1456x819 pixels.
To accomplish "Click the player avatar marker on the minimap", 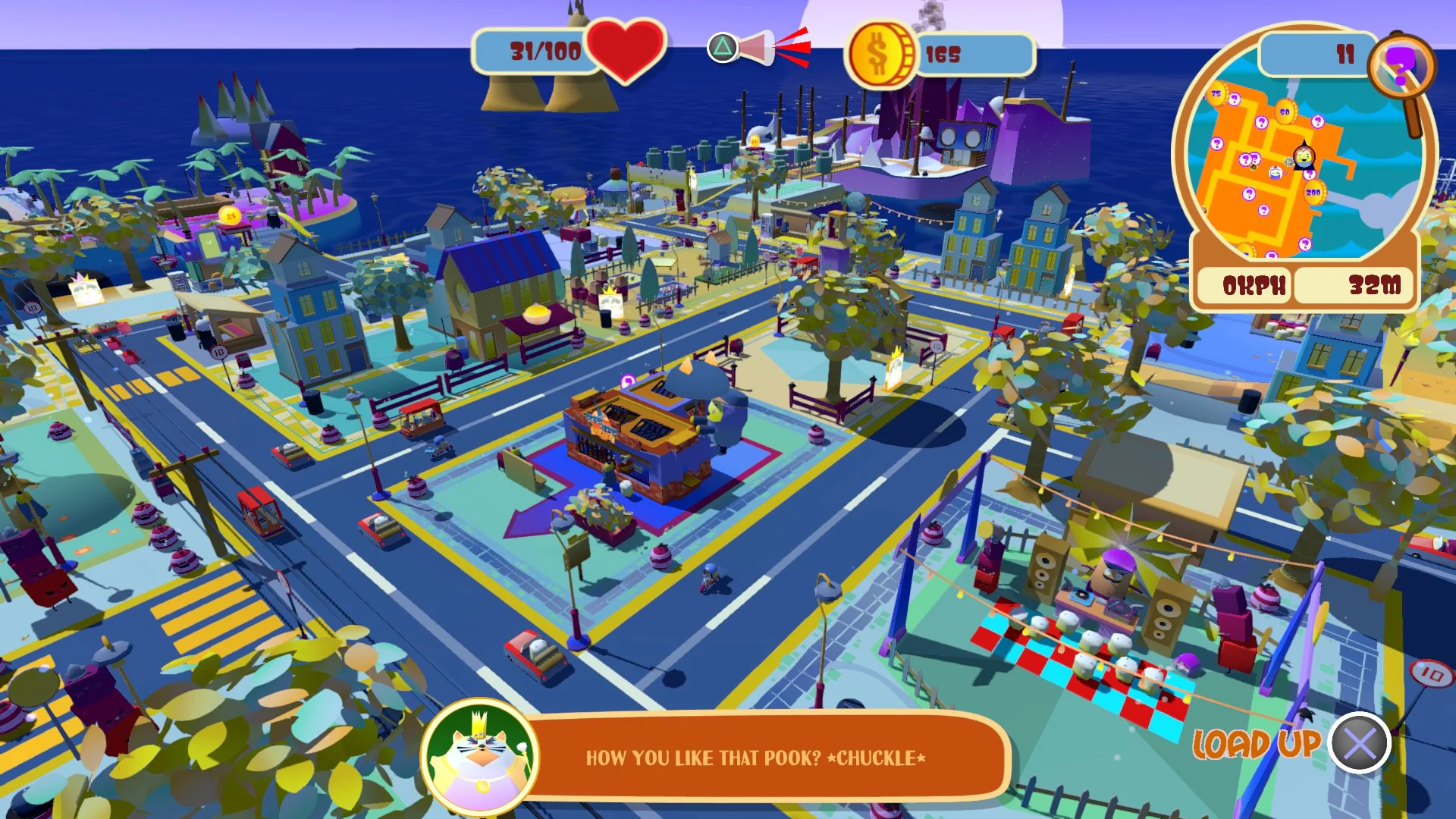I will coord(1303,157).
